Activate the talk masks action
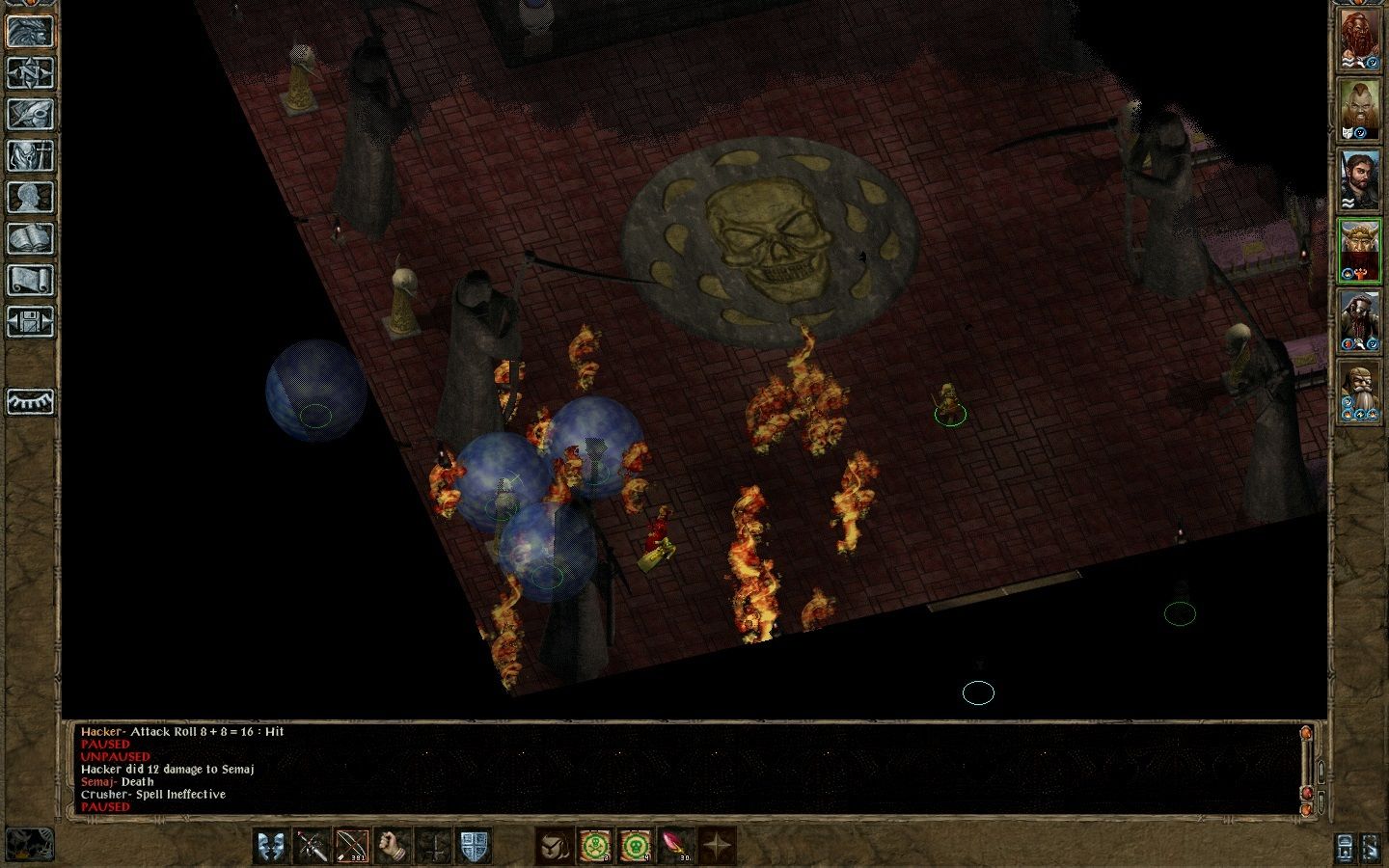Screen dimensions: 1389x868 pyautogui.click(x=273, y=846)
